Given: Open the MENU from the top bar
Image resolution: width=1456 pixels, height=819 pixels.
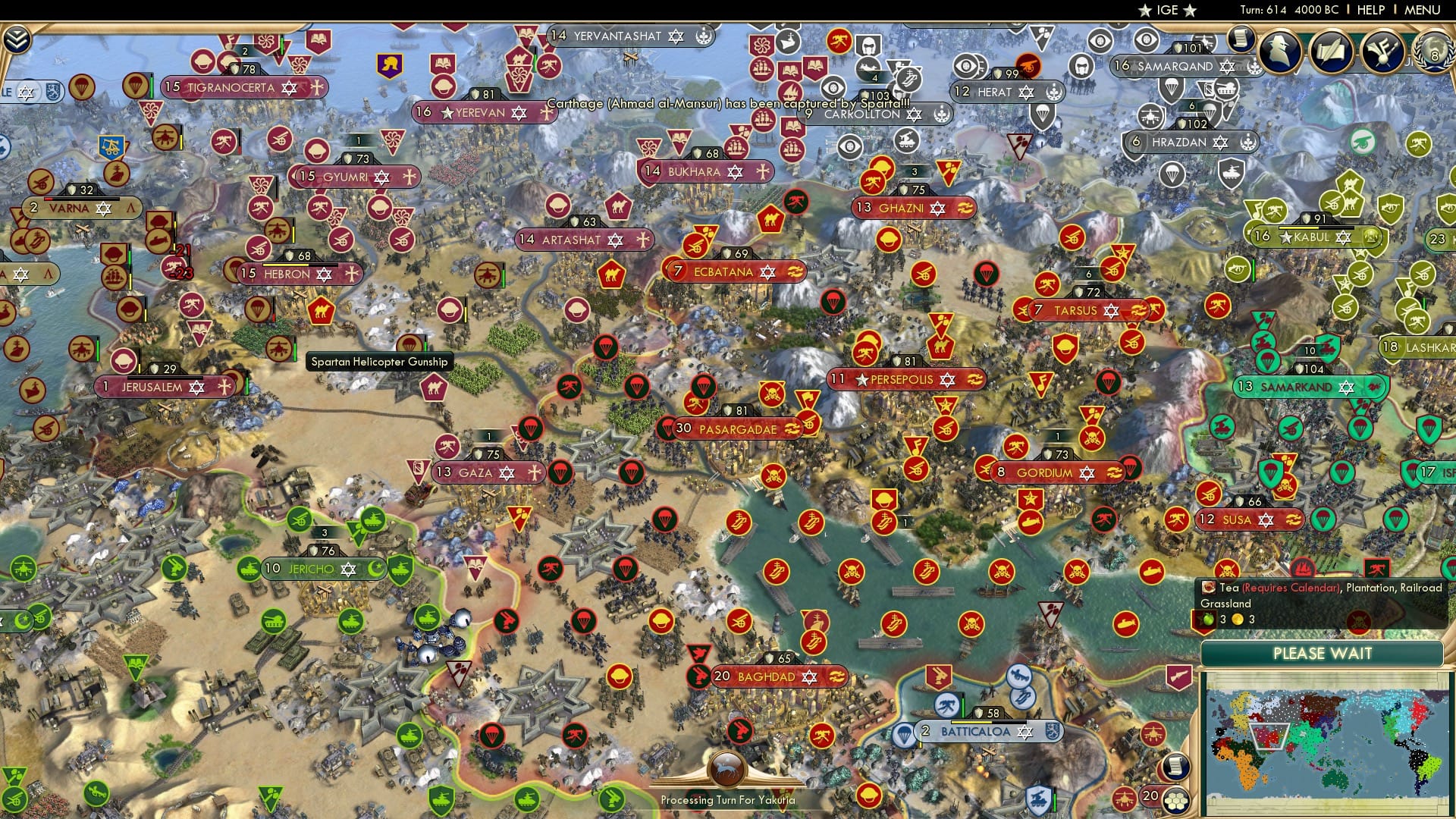Looking at the screenshot, I should [x=1423, y=9].
